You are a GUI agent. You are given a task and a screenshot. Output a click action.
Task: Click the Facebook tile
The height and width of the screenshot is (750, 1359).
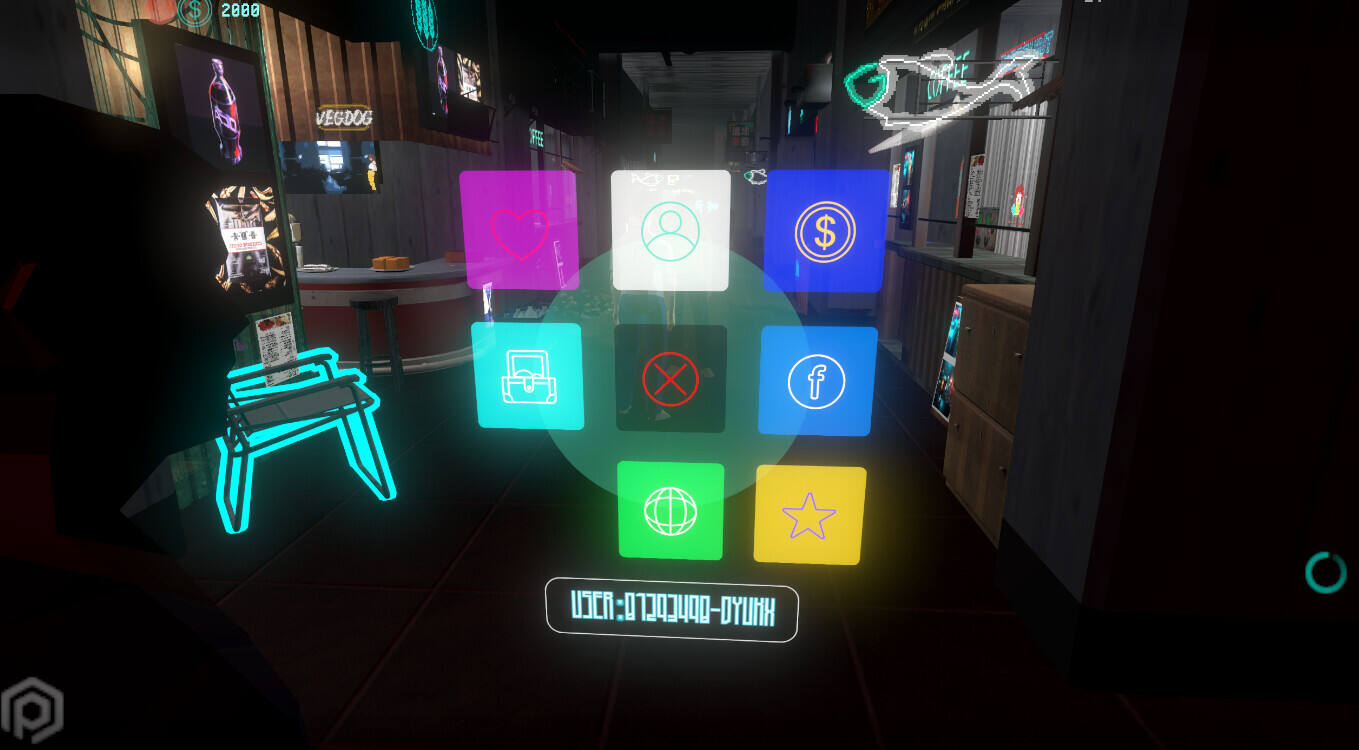coord(817,381)
